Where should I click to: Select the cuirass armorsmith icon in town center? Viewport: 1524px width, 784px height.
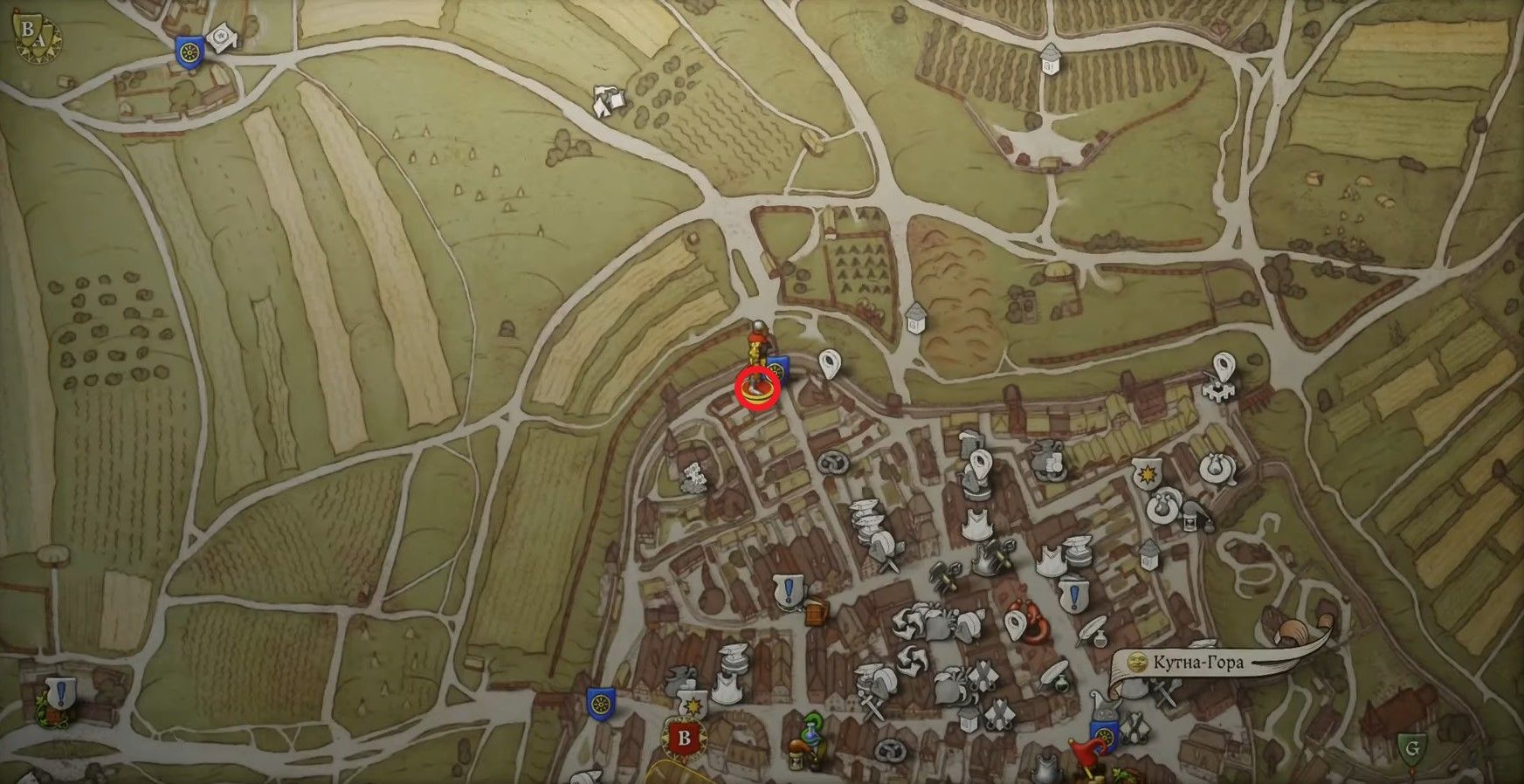(x=976, y=523)
